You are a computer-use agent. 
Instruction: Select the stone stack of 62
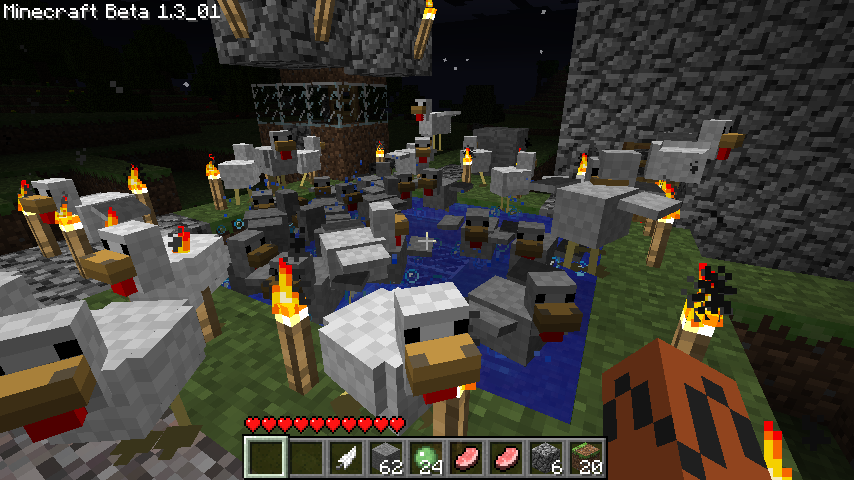[385, 457]
